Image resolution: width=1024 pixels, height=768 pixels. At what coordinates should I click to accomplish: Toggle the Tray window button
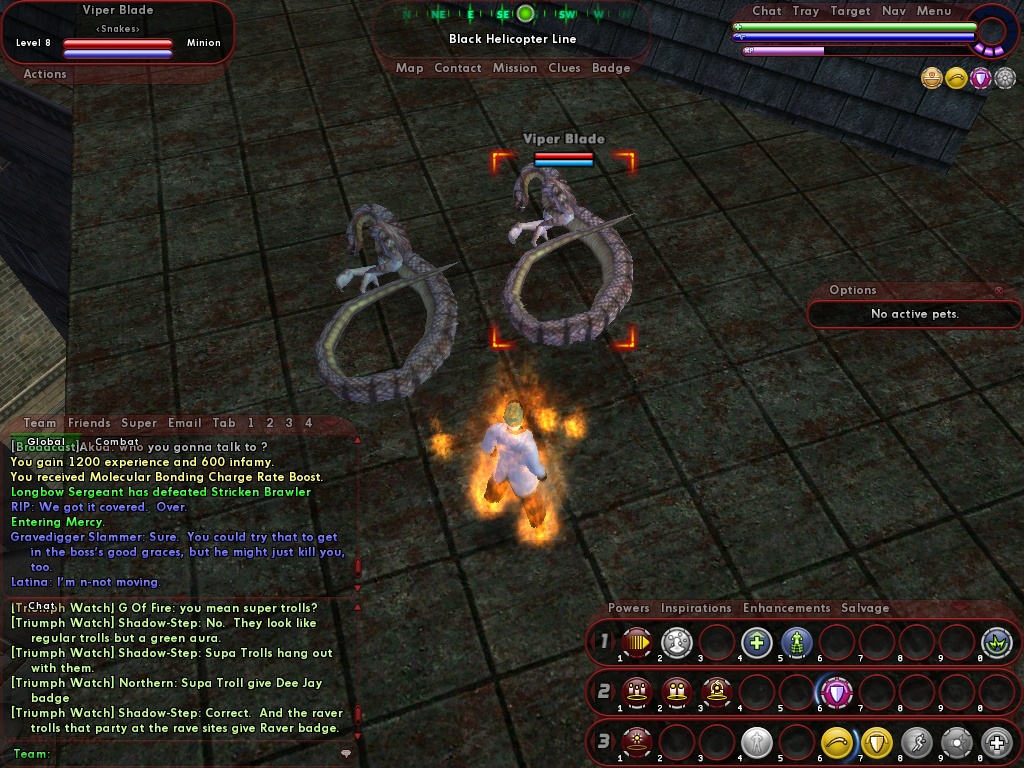[806, 11]
